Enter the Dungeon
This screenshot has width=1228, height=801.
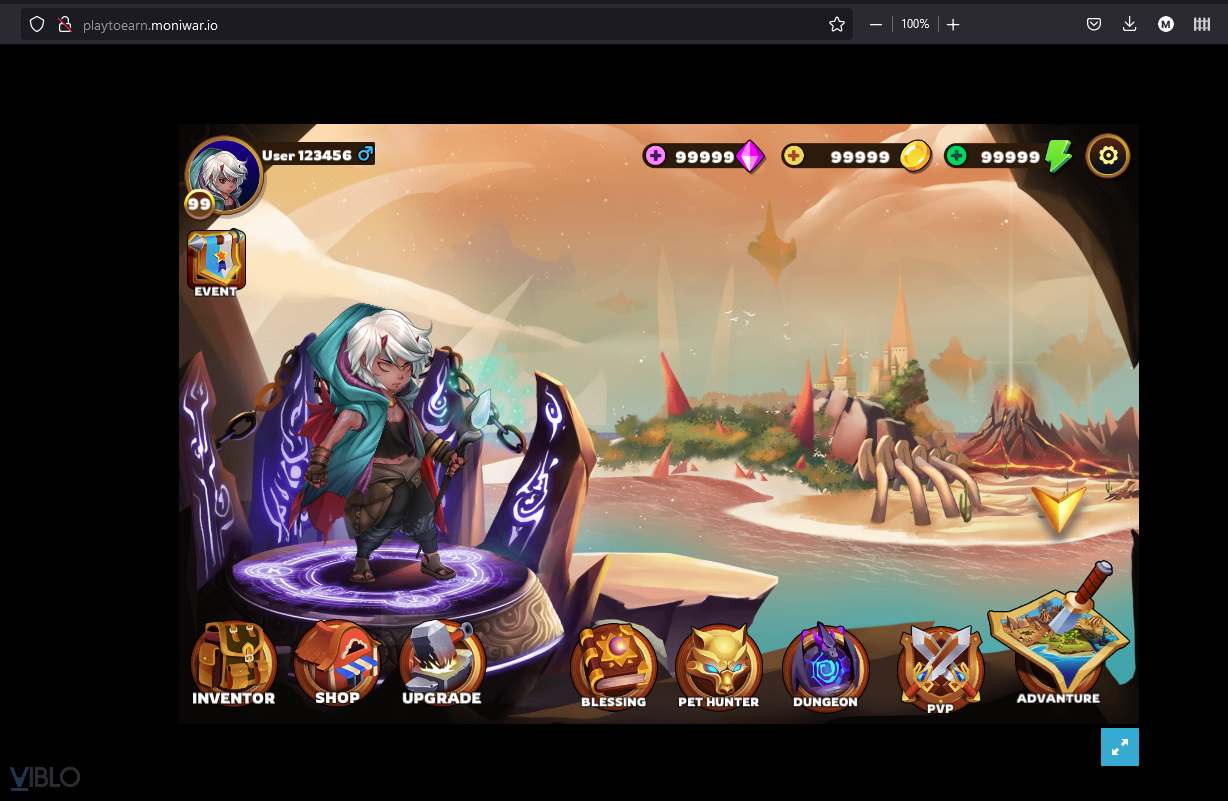(x=825, y=664)
